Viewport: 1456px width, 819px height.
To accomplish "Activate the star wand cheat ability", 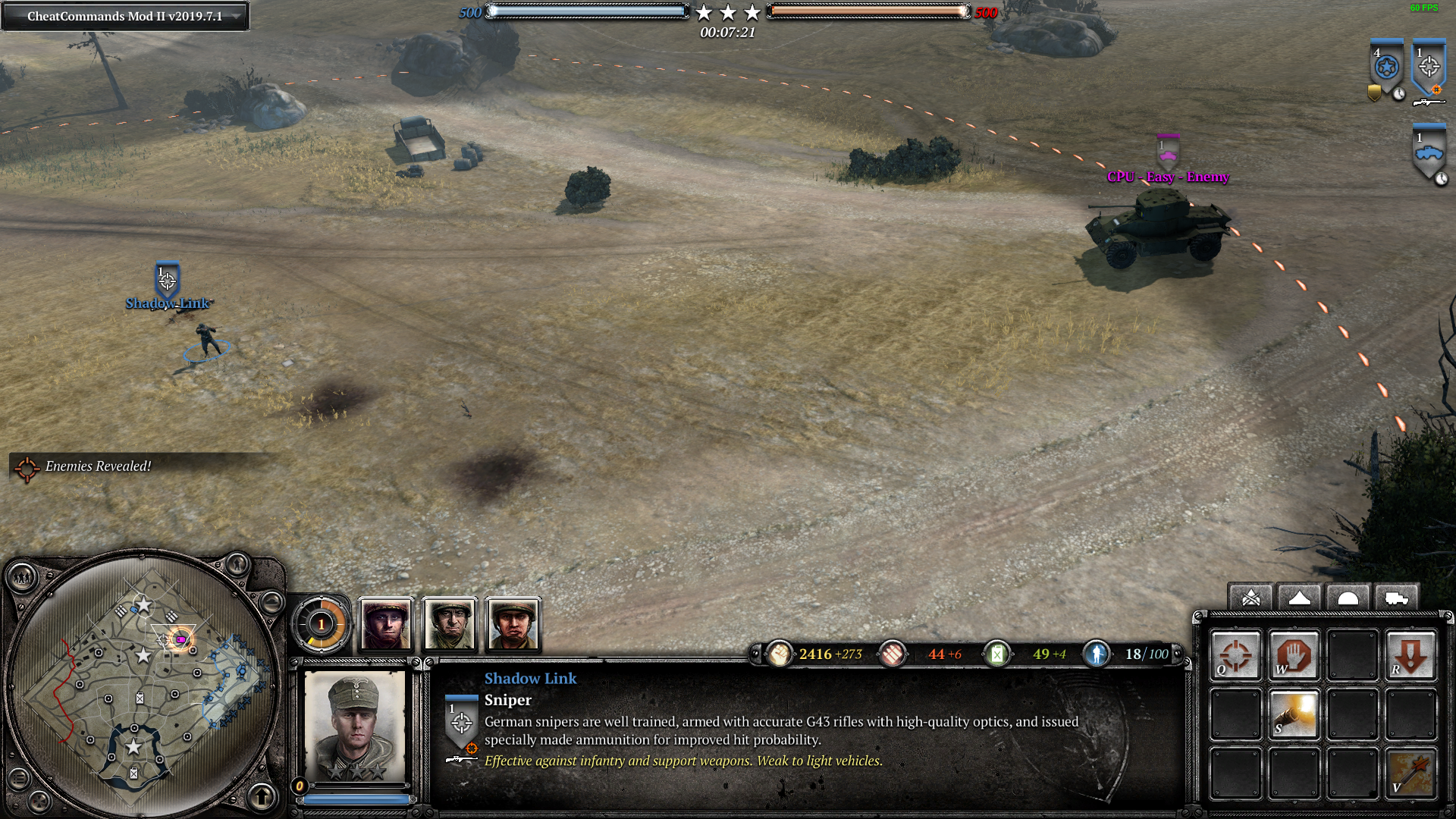I will pos(1410,773).
